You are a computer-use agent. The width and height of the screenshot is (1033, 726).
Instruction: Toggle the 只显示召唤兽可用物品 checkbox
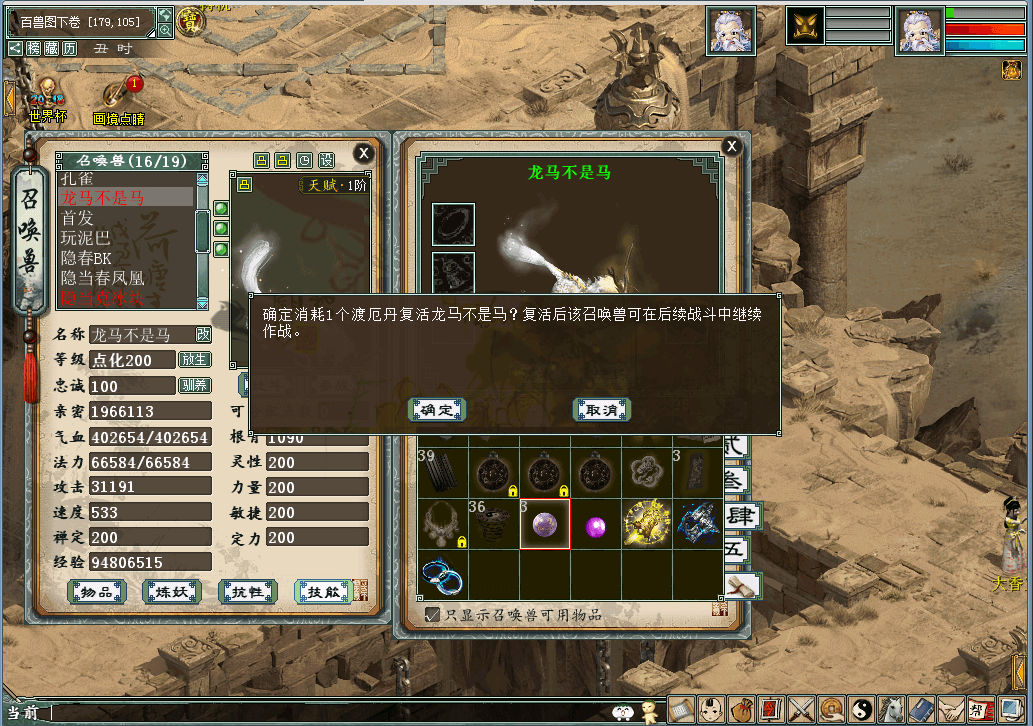[x=433, y=614]
